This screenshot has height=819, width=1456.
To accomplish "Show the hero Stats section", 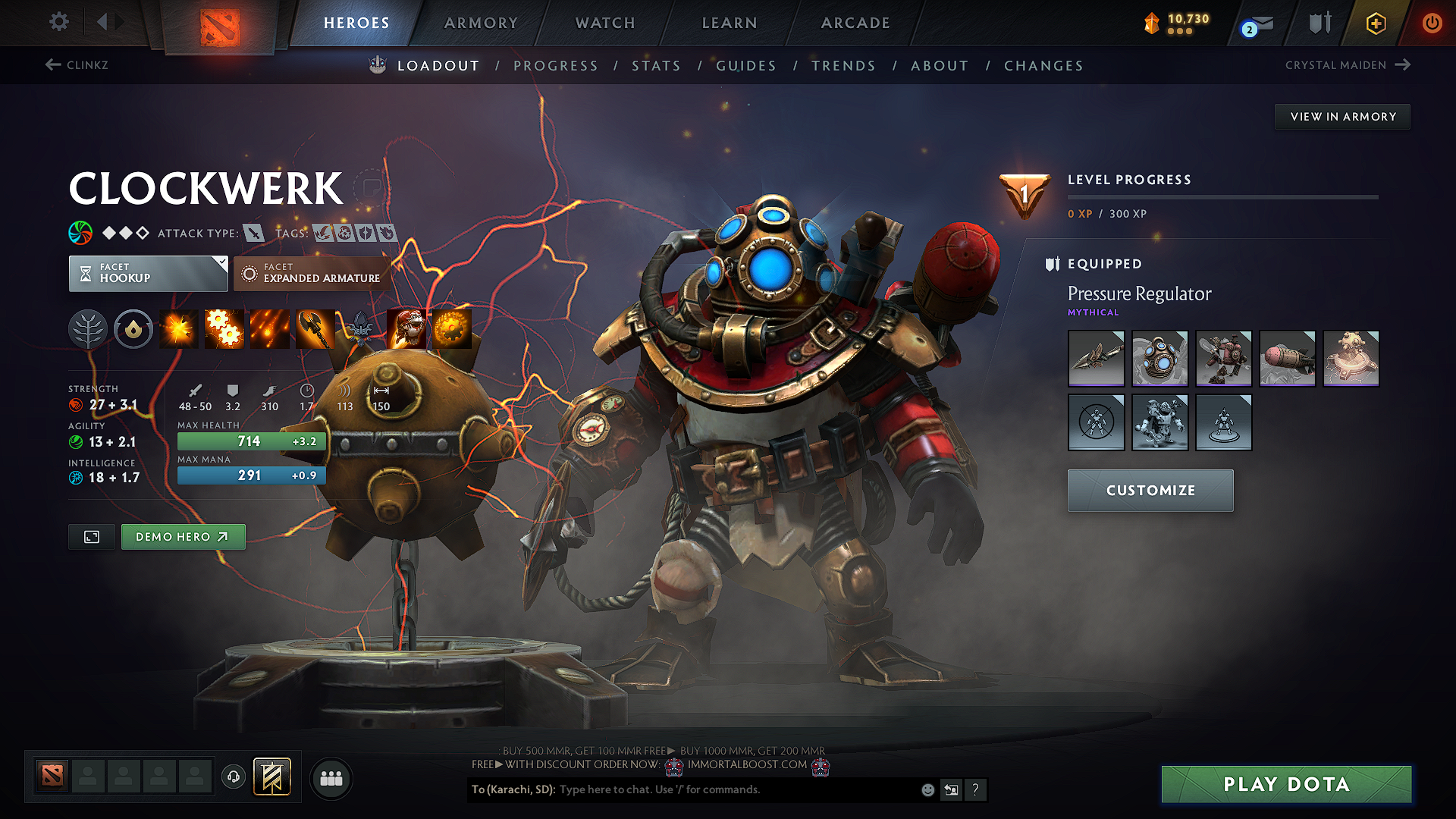I will tap(656, 66).
